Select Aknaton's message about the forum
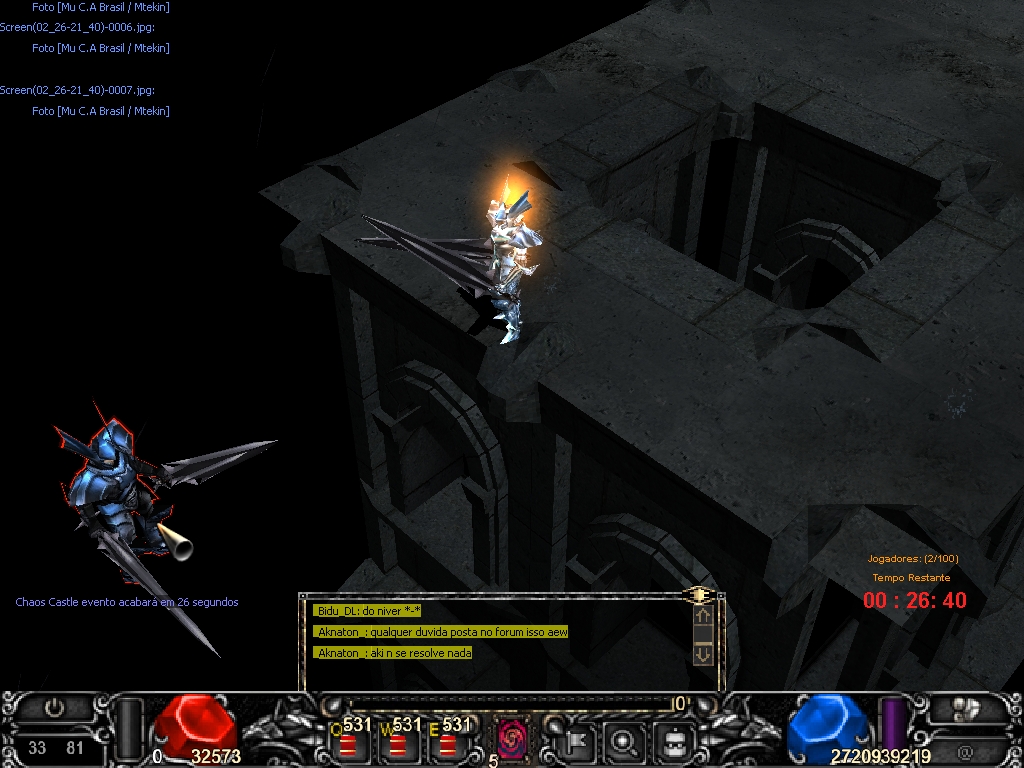 (442, 632)
